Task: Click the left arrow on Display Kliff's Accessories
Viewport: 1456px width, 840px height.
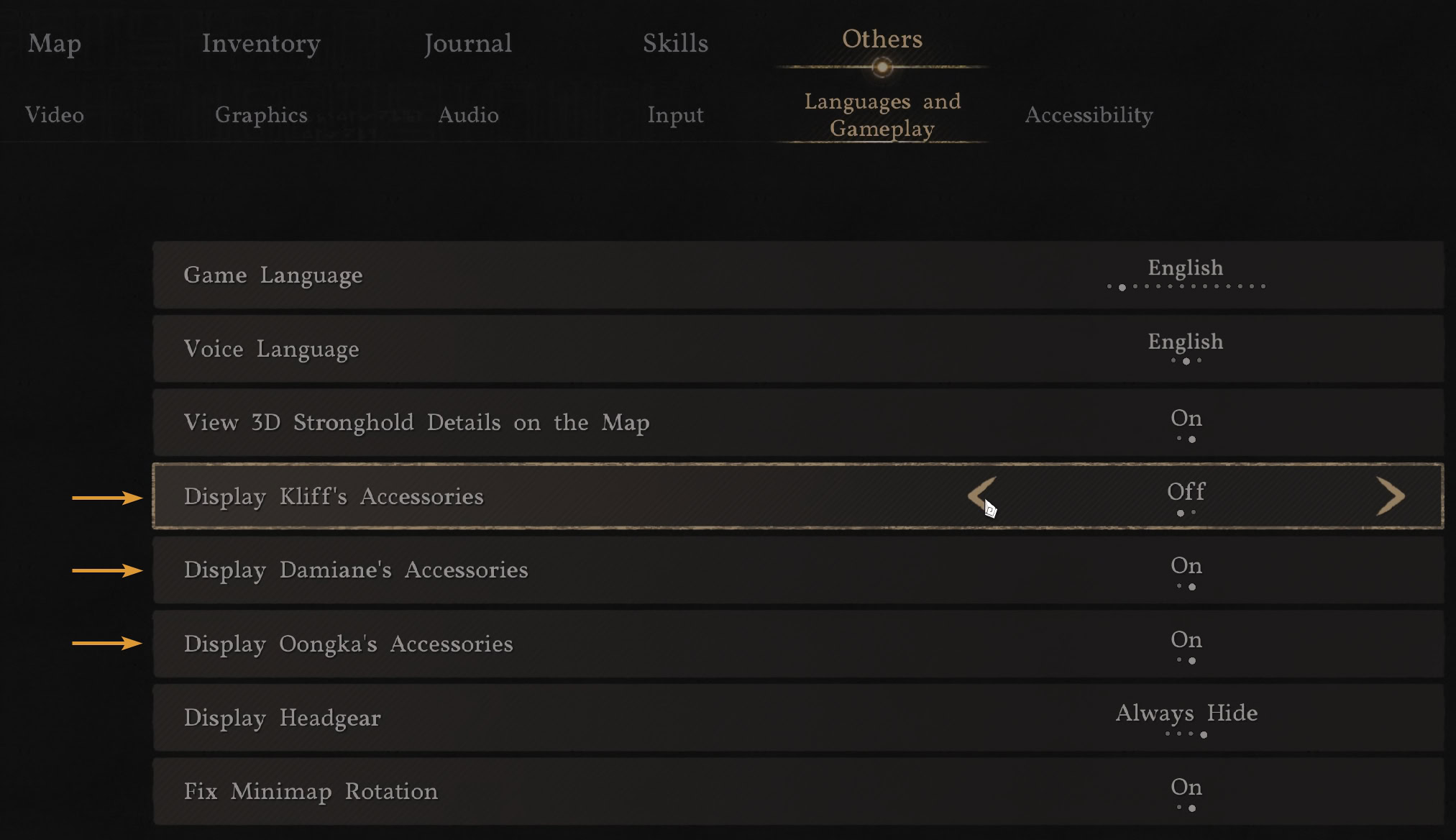Action: (980, 496)
